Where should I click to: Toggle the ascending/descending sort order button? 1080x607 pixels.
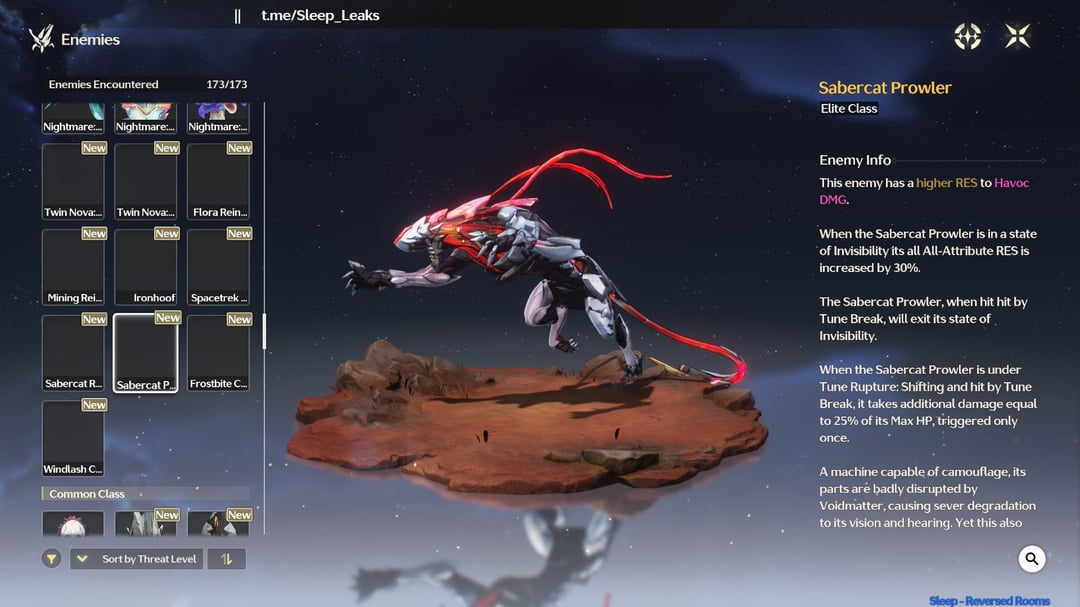click(227, 559)
